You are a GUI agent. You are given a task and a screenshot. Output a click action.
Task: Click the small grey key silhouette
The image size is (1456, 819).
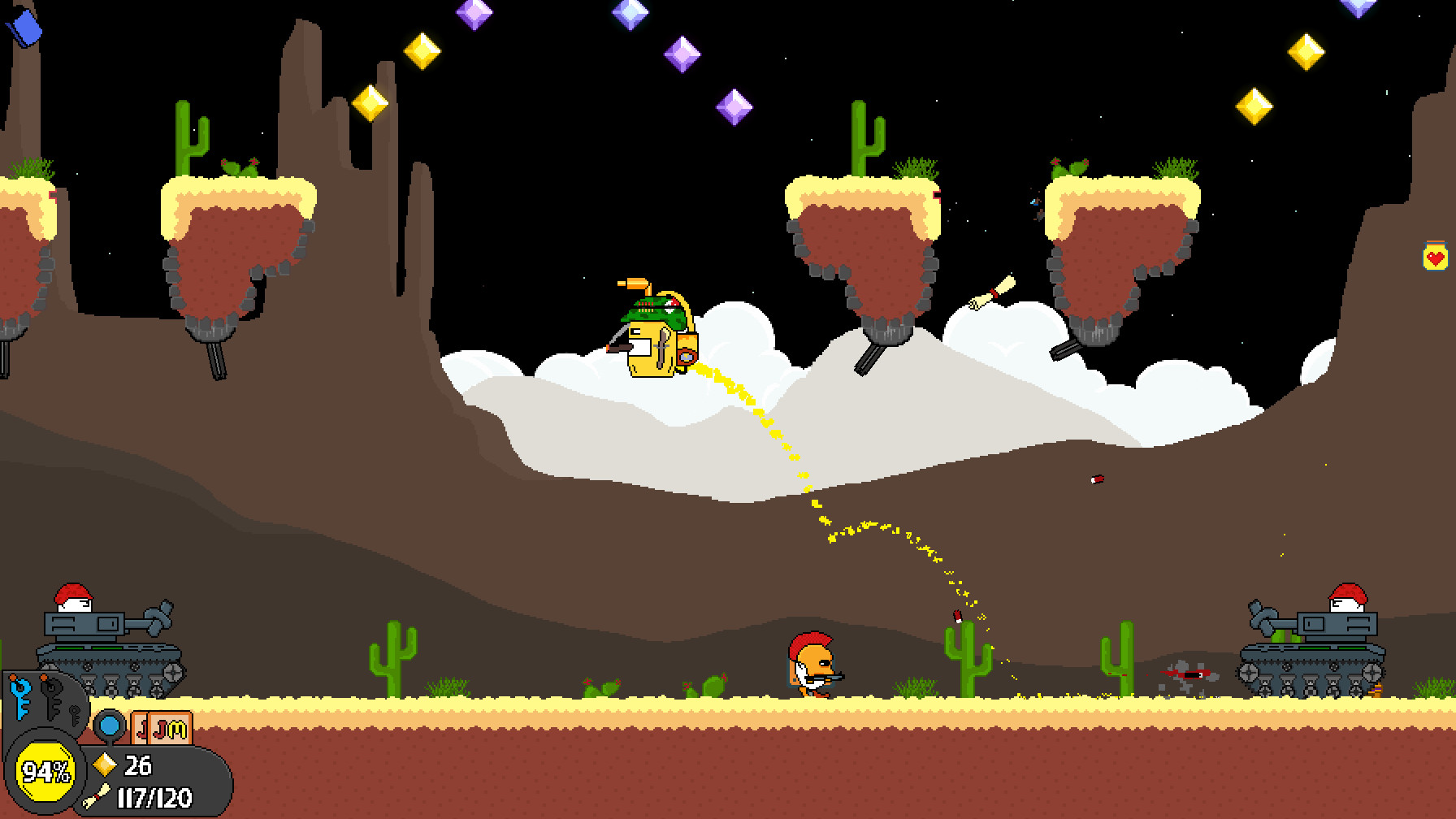(74, 716)
